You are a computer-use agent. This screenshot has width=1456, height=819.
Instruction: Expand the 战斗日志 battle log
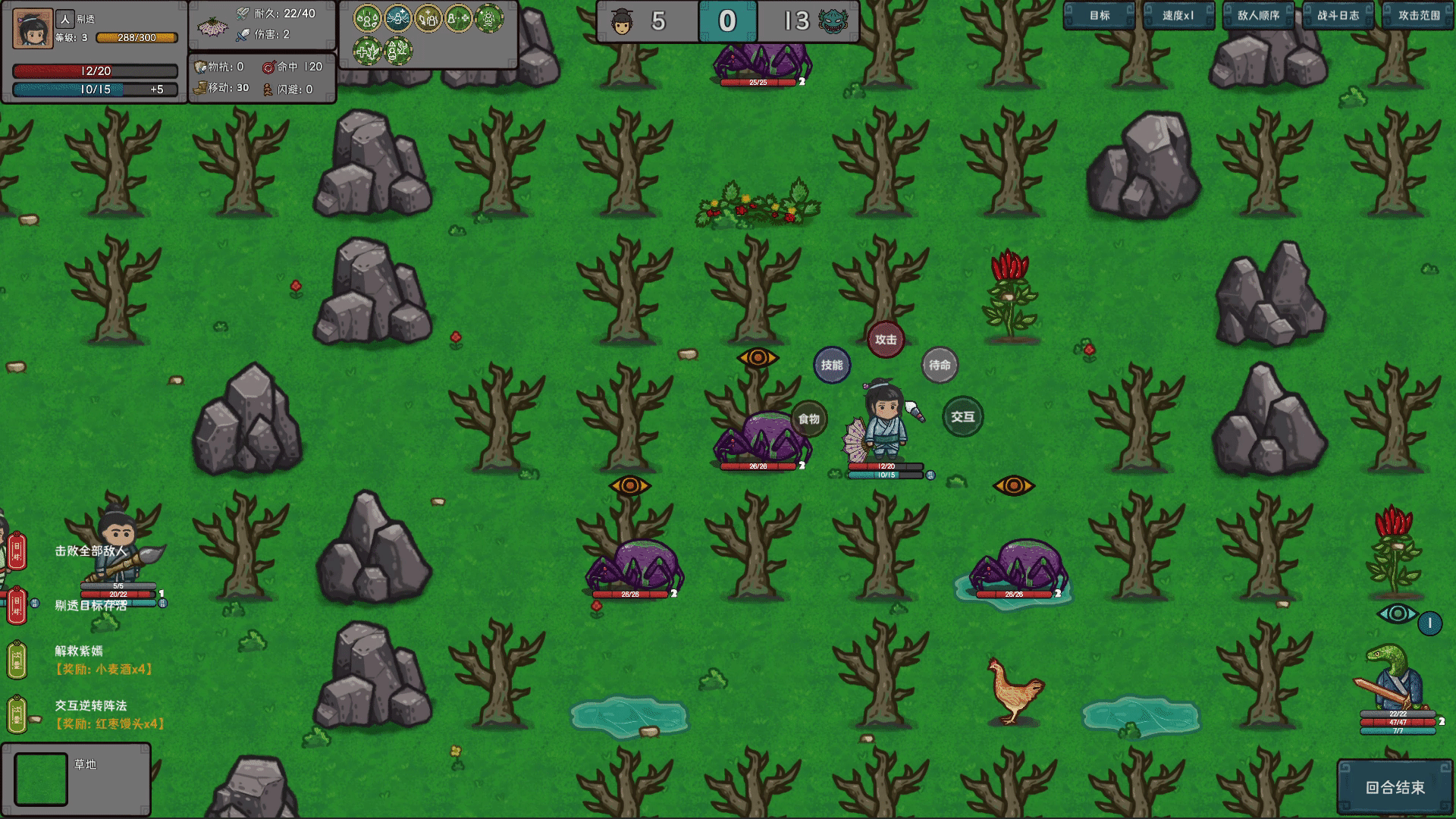tap(1338, 14)
